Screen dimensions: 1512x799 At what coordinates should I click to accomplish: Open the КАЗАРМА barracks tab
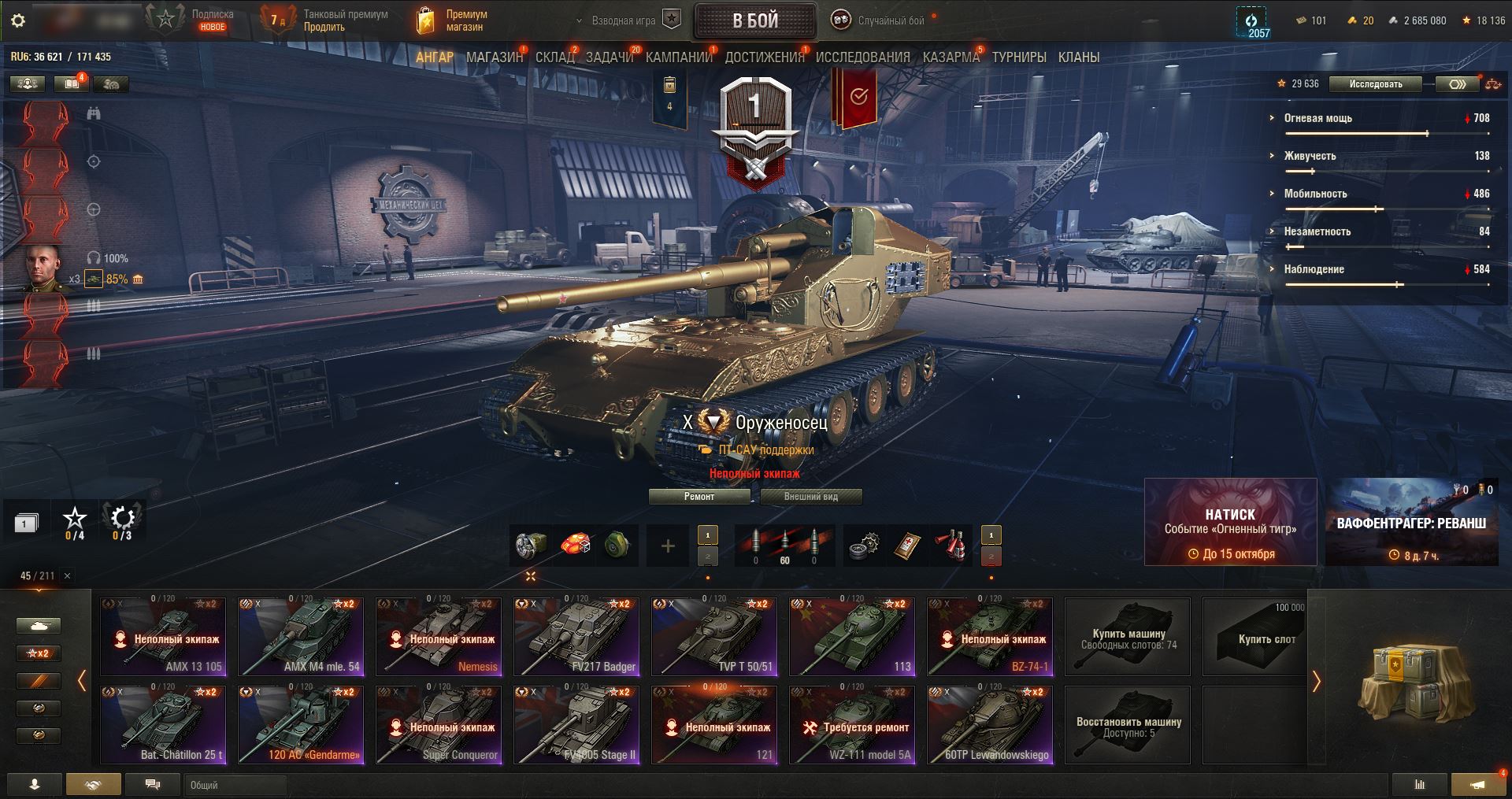pos(951,57)
